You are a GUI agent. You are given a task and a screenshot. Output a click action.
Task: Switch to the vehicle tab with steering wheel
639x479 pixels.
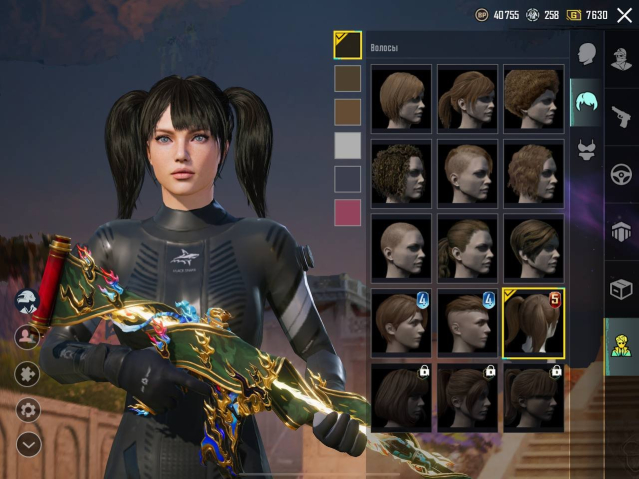(622, 173)
